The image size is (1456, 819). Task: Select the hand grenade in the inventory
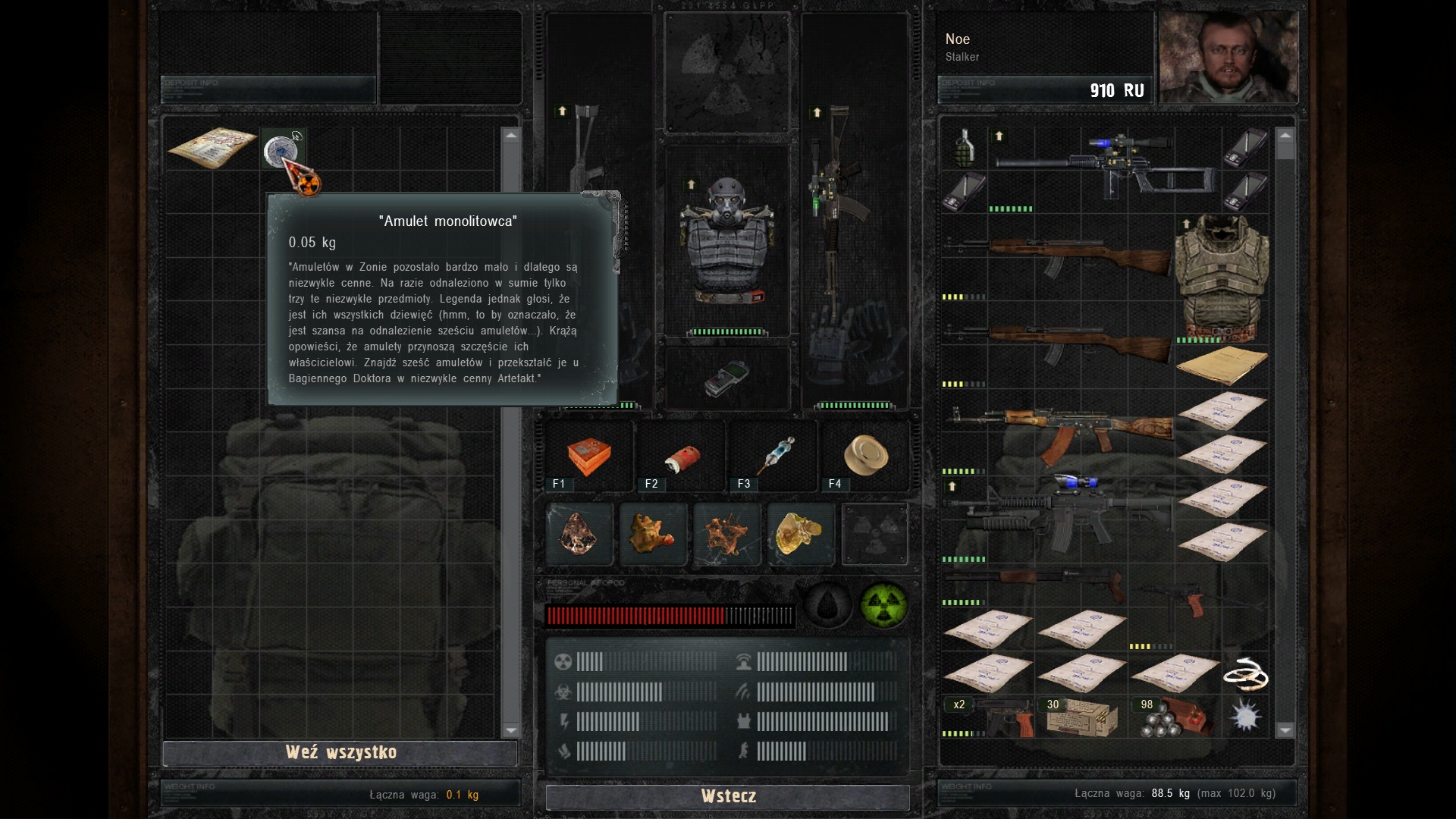coord(964,148)
